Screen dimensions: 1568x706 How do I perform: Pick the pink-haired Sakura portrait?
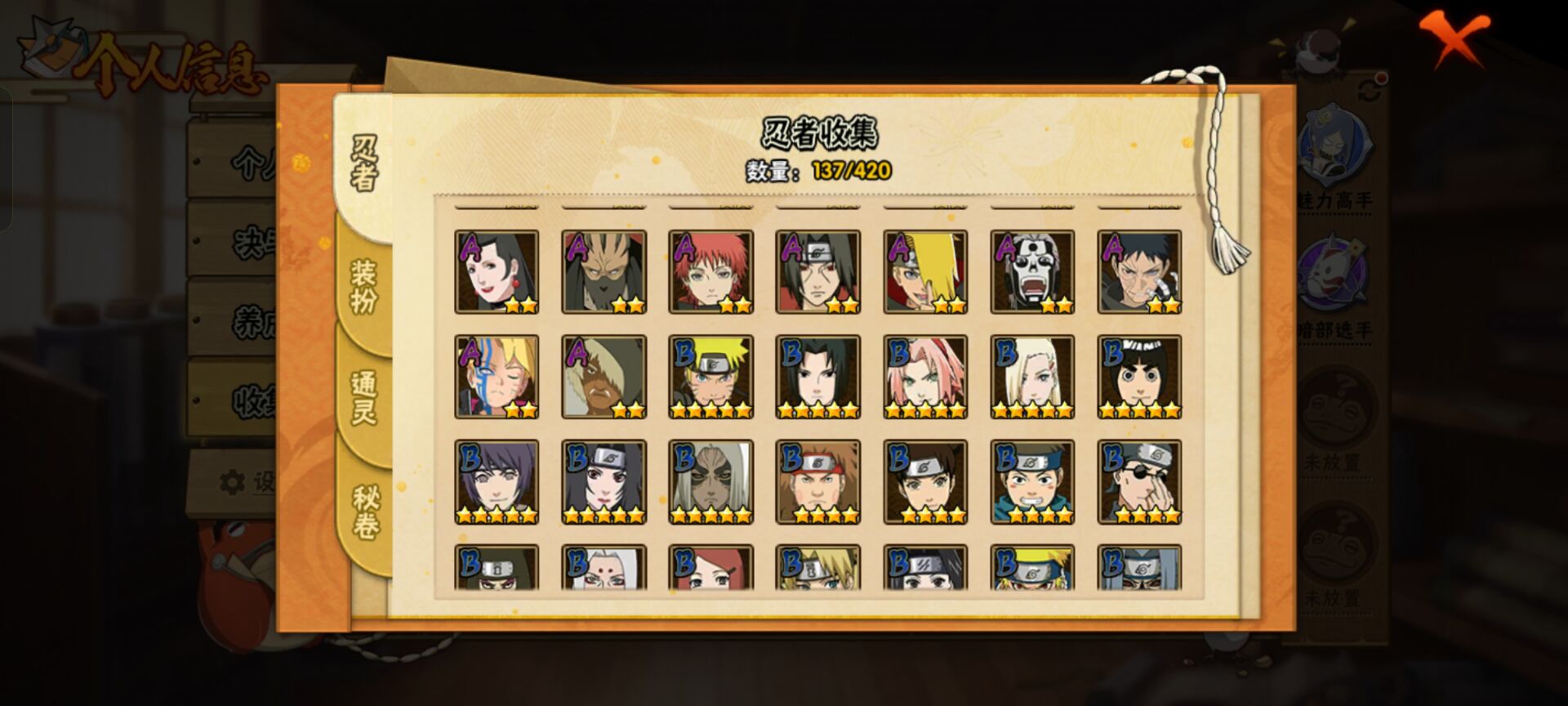(x=925, y=377)
